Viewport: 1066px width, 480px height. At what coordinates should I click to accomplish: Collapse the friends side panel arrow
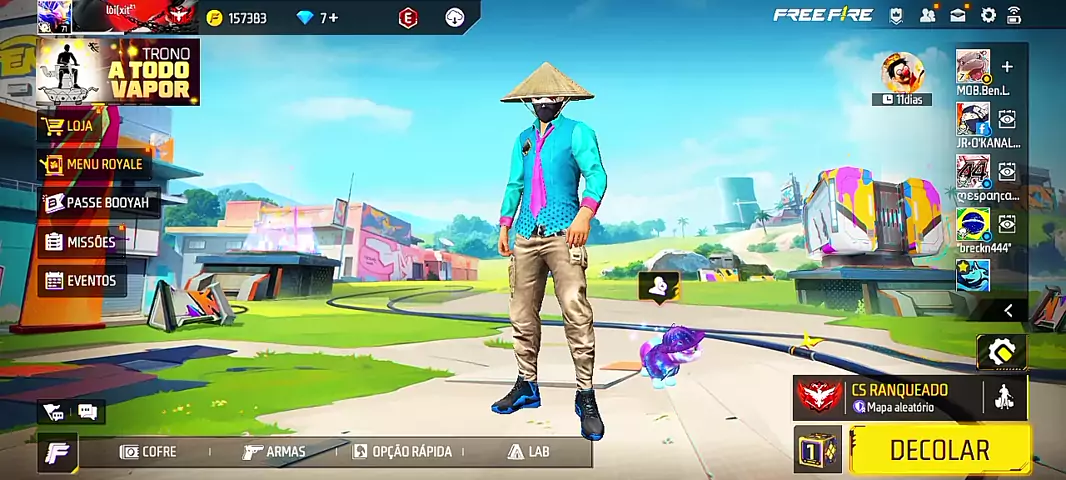(x=1008, y=311)
